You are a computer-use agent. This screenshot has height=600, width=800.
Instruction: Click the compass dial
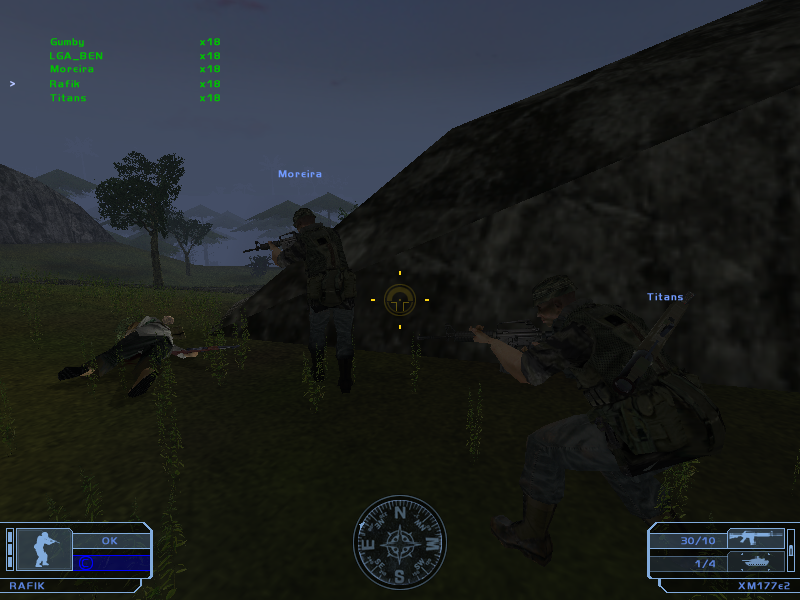(x=399, y=543)
